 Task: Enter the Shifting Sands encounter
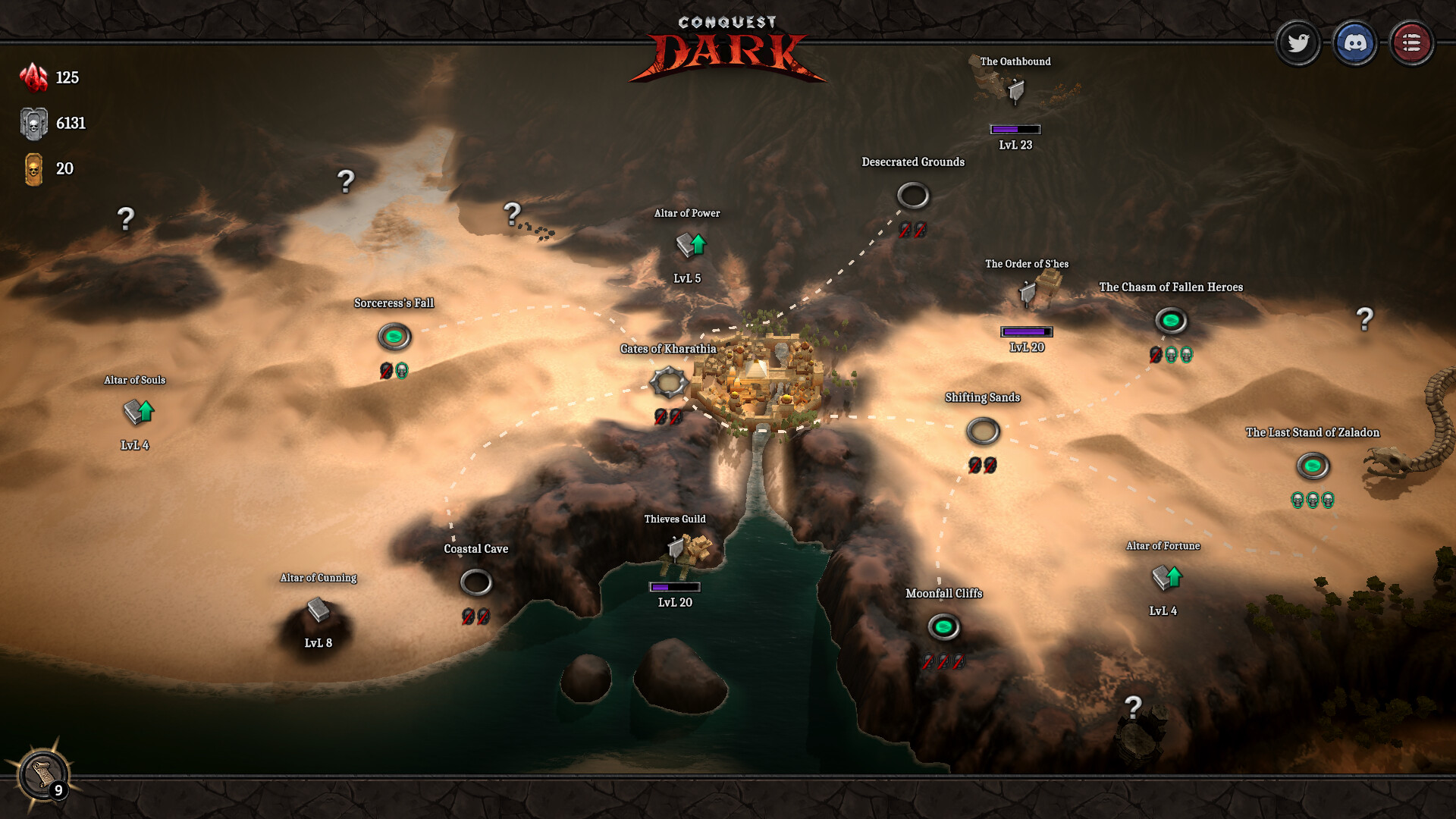(x=983, y=431)
